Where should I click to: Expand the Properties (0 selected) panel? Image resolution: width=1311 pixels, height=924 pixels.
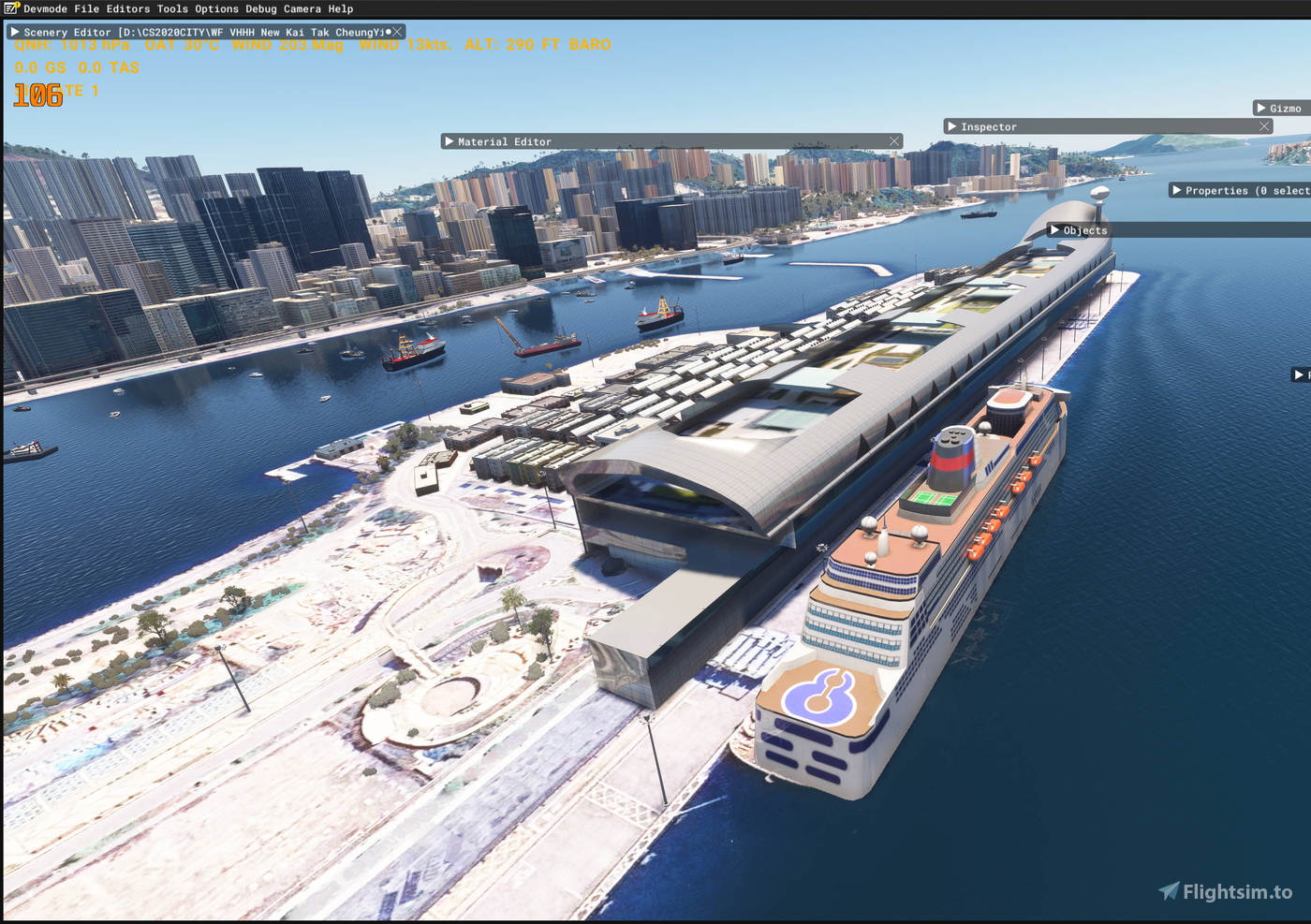pos(1178,190)
